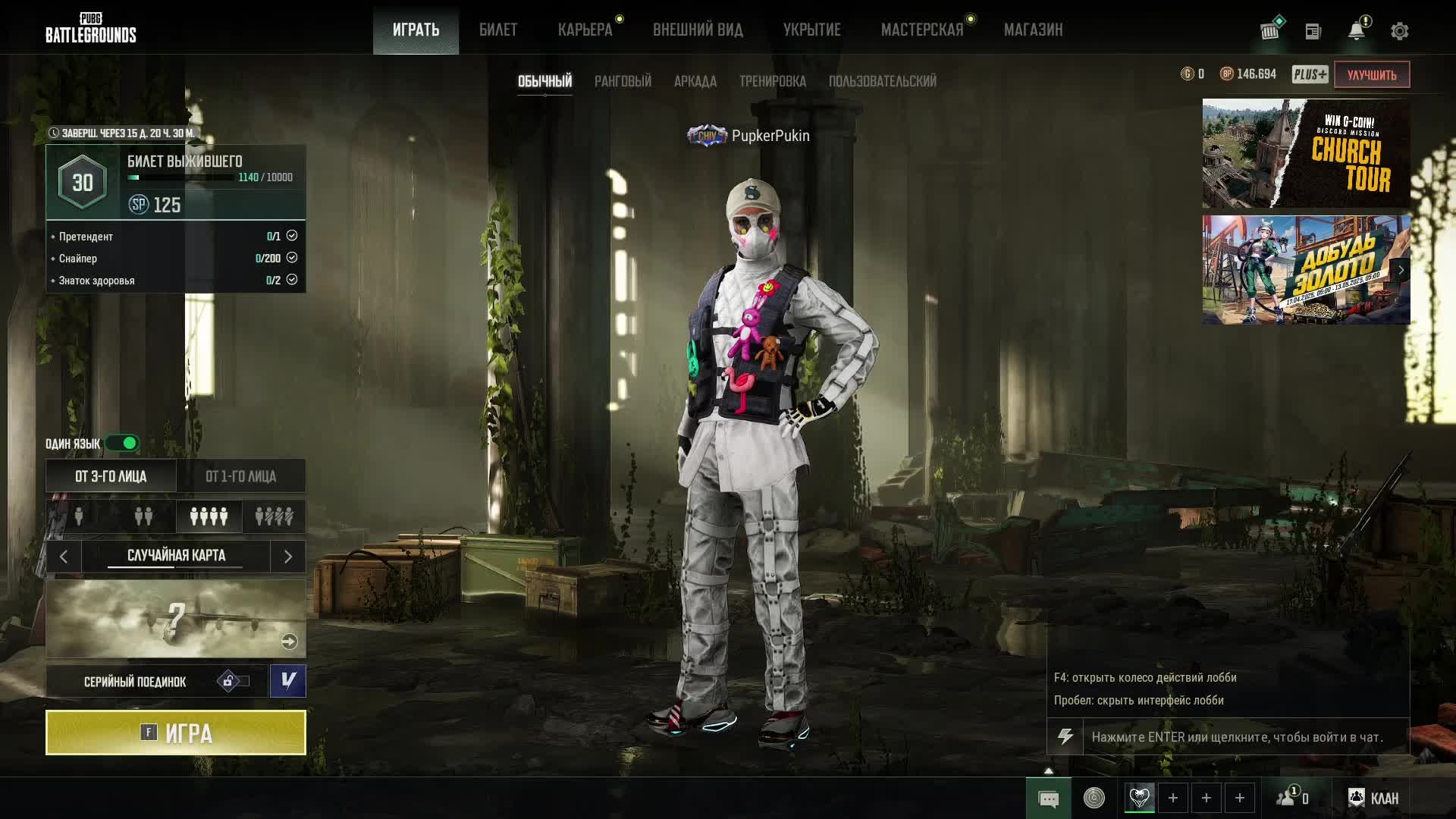Choose the duo two-player team size
1456x819 pixels.
143,516
